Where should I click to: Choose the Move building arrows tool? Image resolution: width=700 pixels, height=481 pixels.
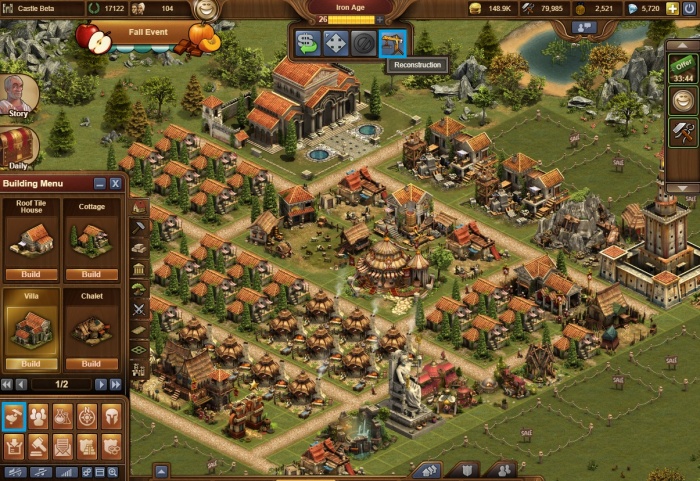(336, 43)
